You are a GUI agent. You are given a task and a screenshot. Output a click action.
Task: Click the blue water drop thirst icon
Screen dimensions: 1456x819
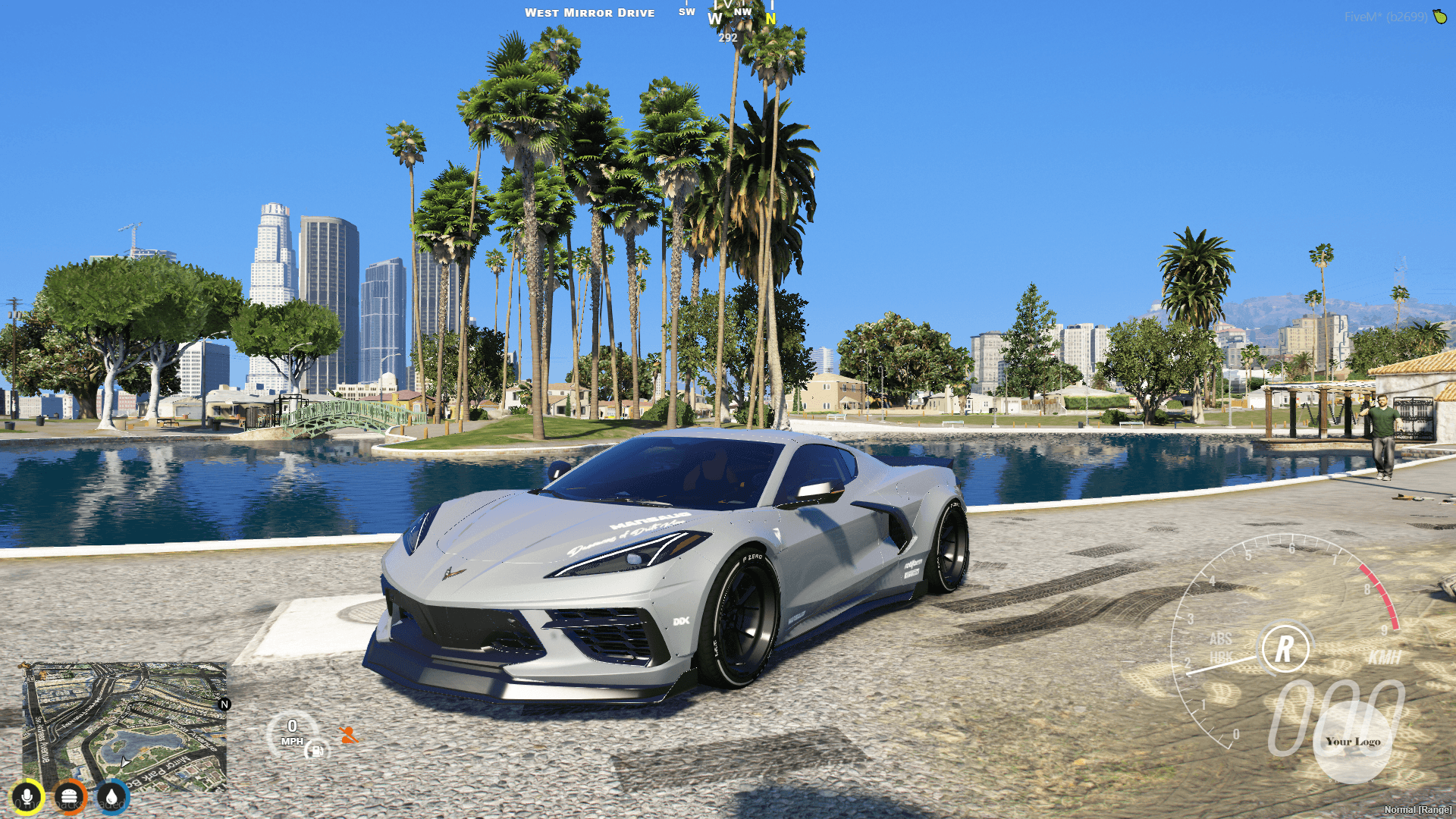point(111,795)
